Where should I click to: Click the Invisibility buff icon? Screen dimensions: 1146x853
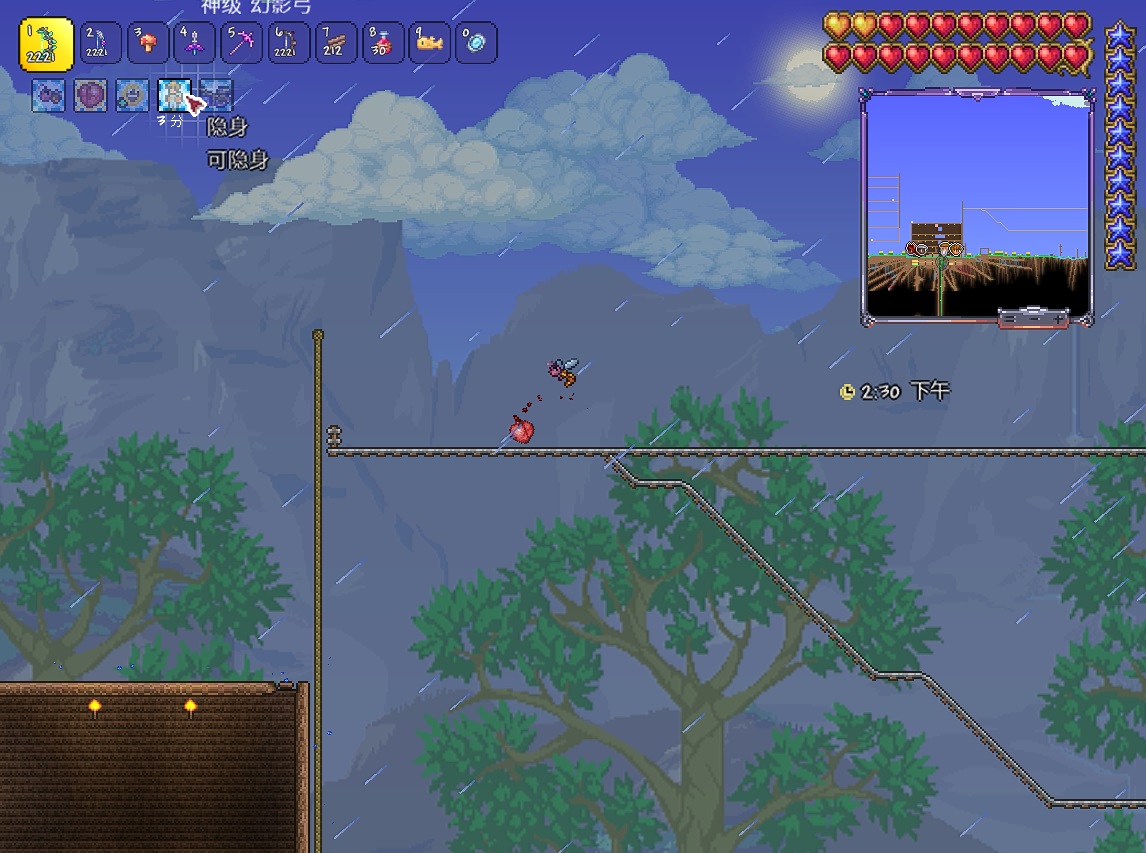pos(174,95)
